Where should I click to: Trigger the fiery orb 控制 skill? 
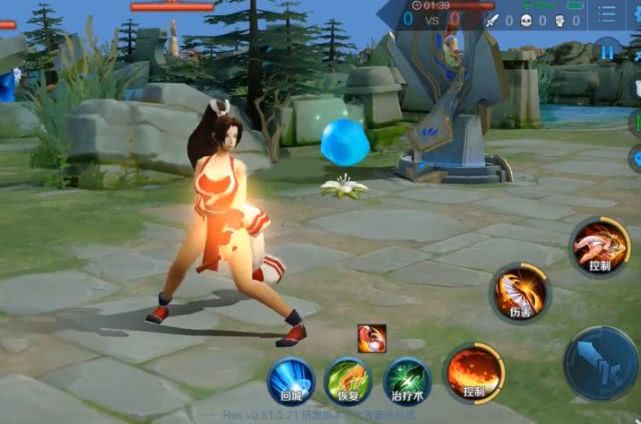[474, 373]
